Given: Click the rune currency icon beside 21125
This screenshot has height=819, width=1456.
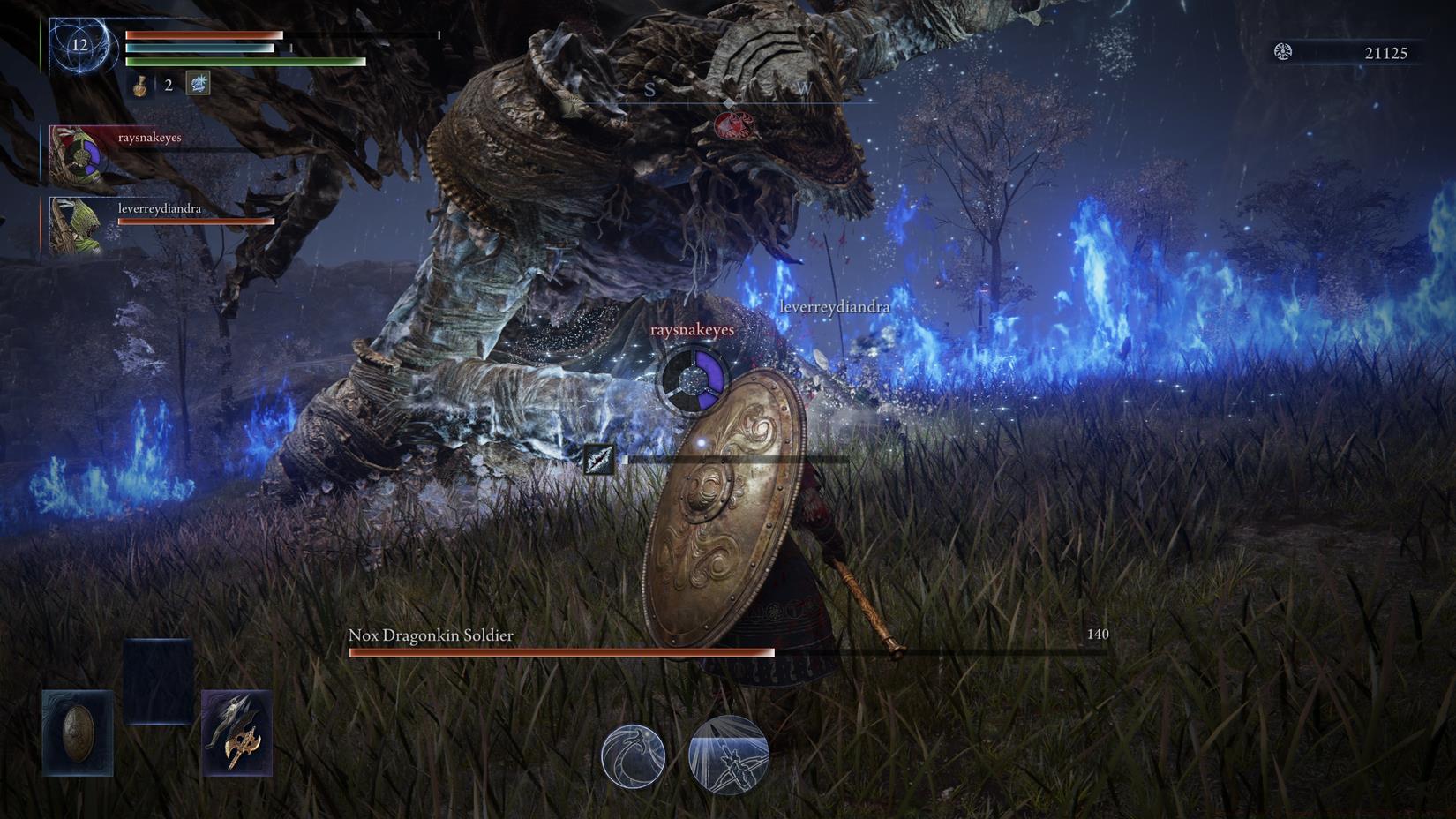Looking at the screenshot, I should tap(1284, 52).
